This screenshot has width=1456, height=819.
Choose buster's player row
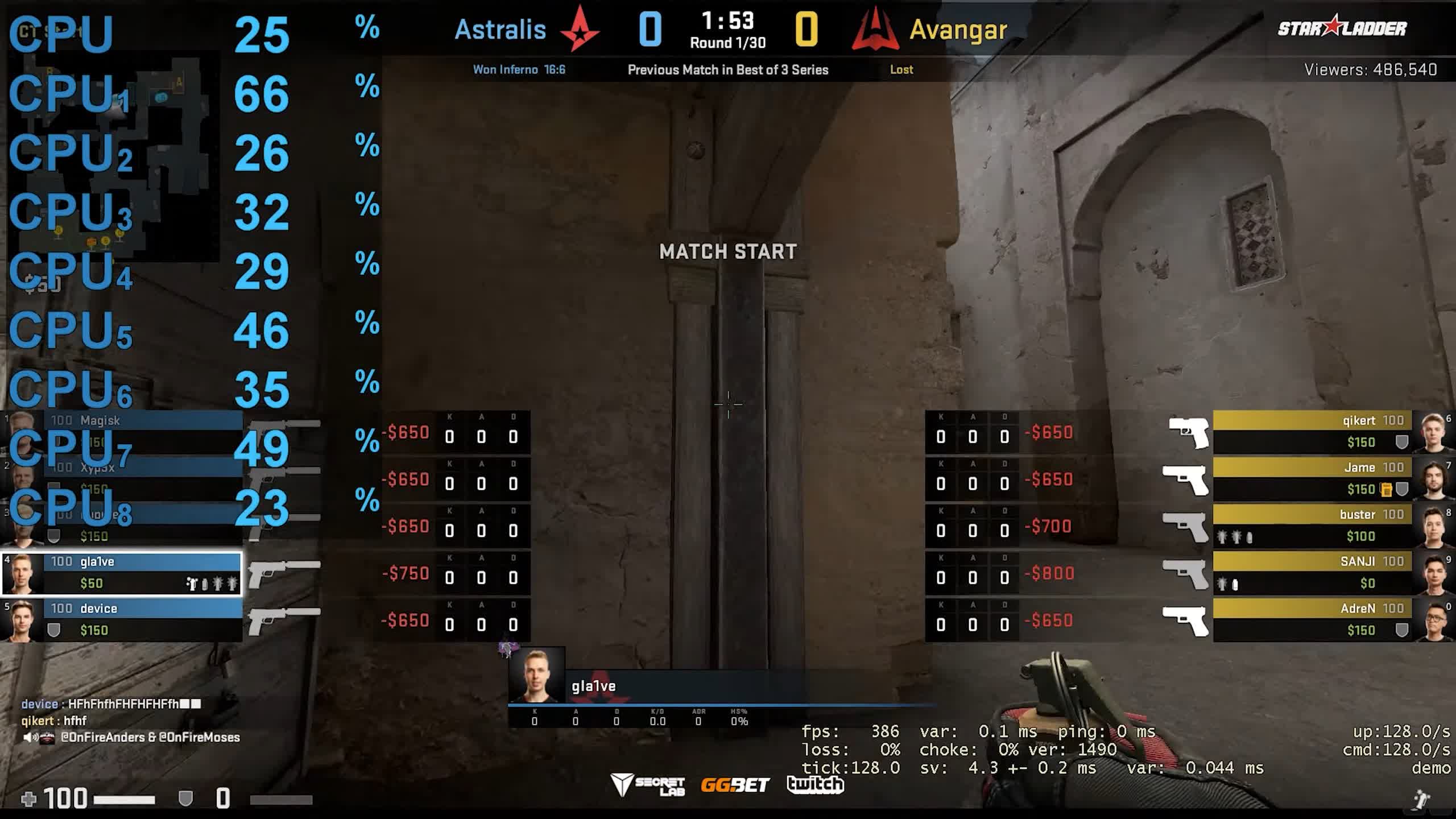tap(1314, 526)
